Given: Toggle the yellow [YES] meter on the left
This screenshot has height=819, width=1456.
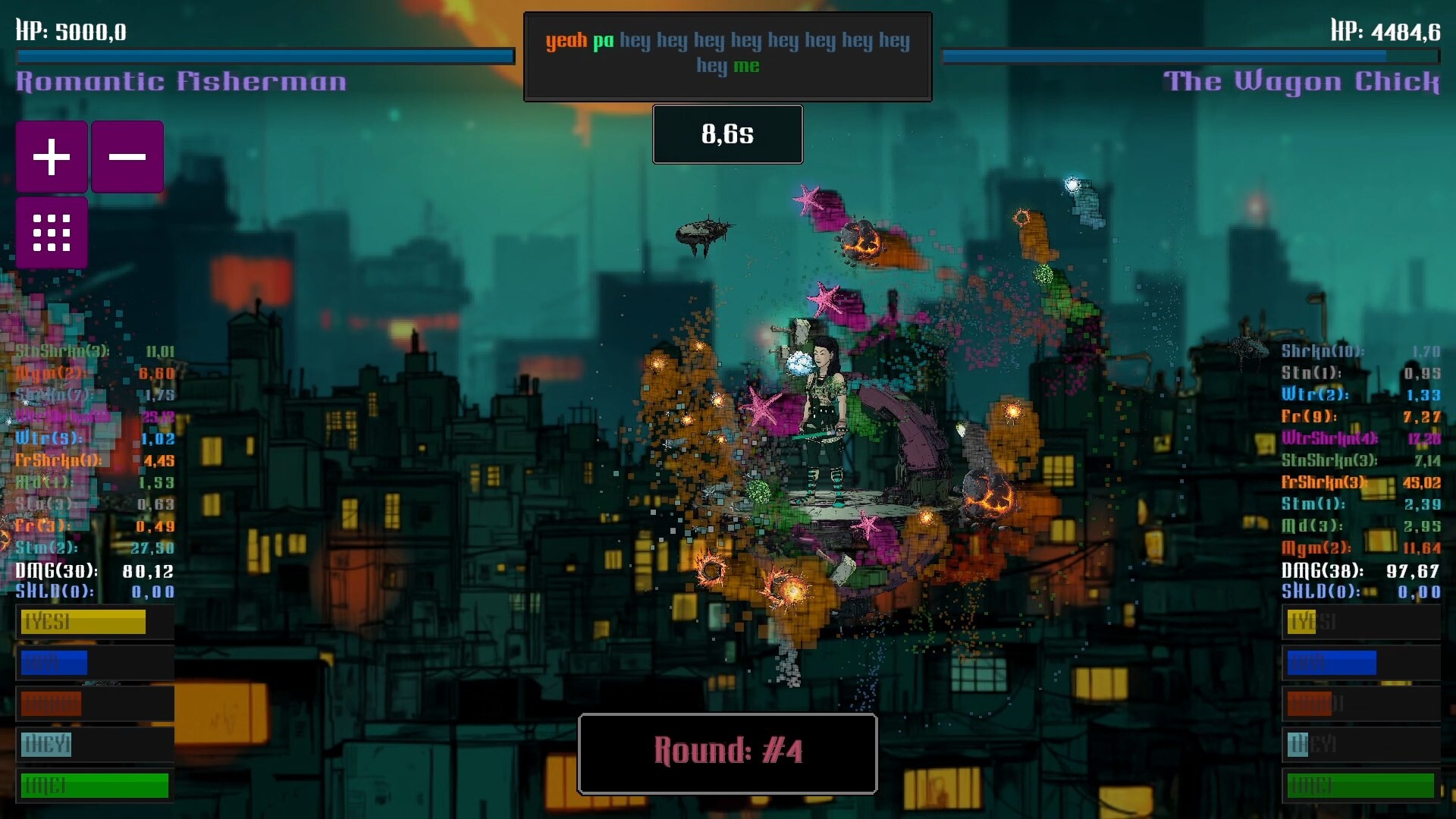Looking at the screenshot, I should point(83,623).
